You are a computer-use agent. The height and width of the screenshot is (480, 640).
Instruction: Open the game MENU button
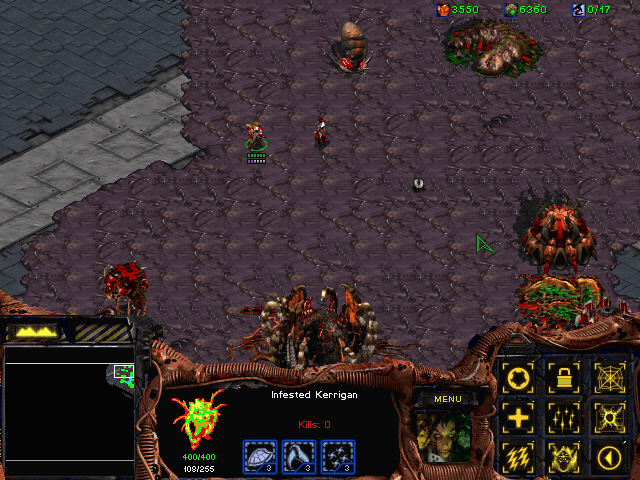(447, 399)
